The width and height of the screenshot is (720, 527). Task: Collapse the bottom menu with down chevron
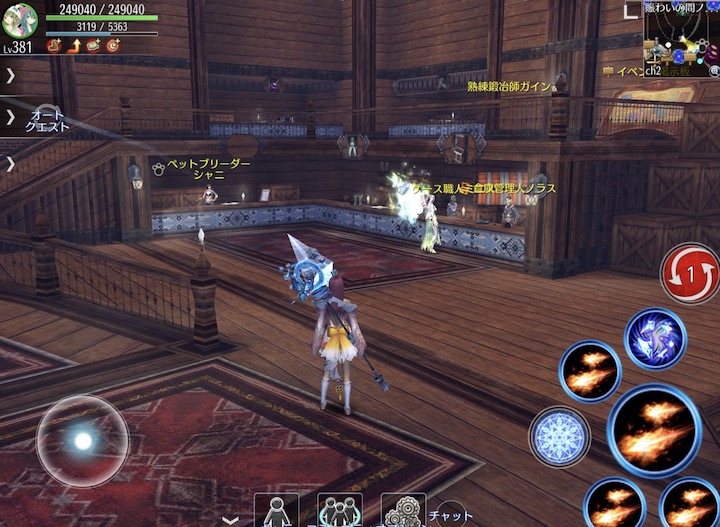pos(232,520)
